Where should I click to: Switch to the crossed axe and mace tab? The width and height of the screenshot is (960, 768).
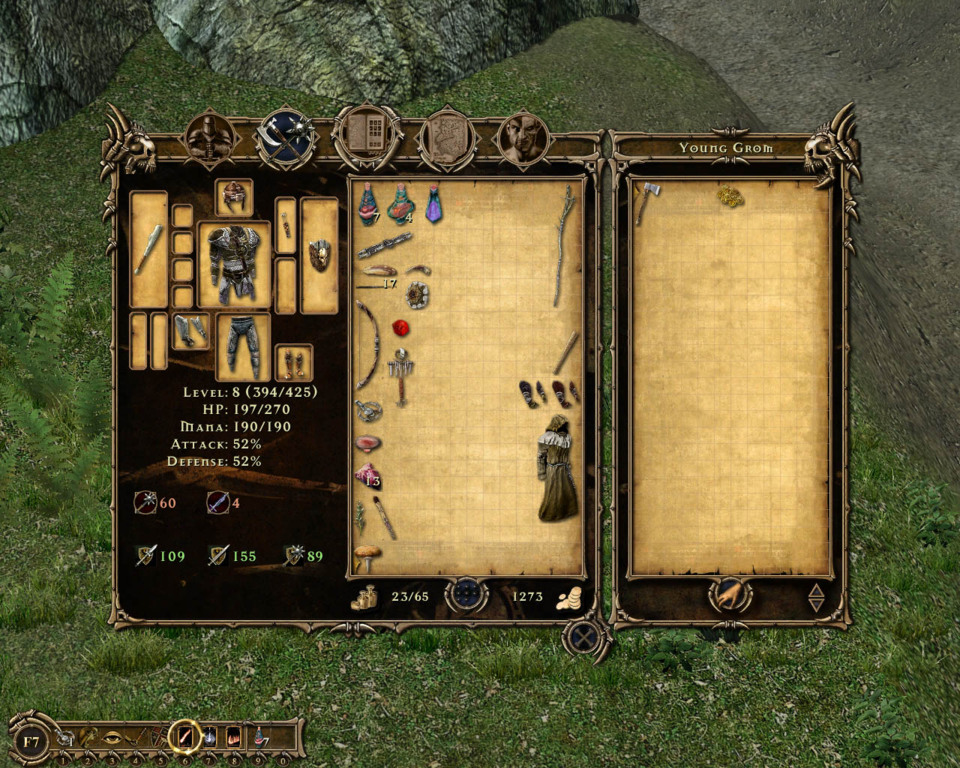click(286, 138)
